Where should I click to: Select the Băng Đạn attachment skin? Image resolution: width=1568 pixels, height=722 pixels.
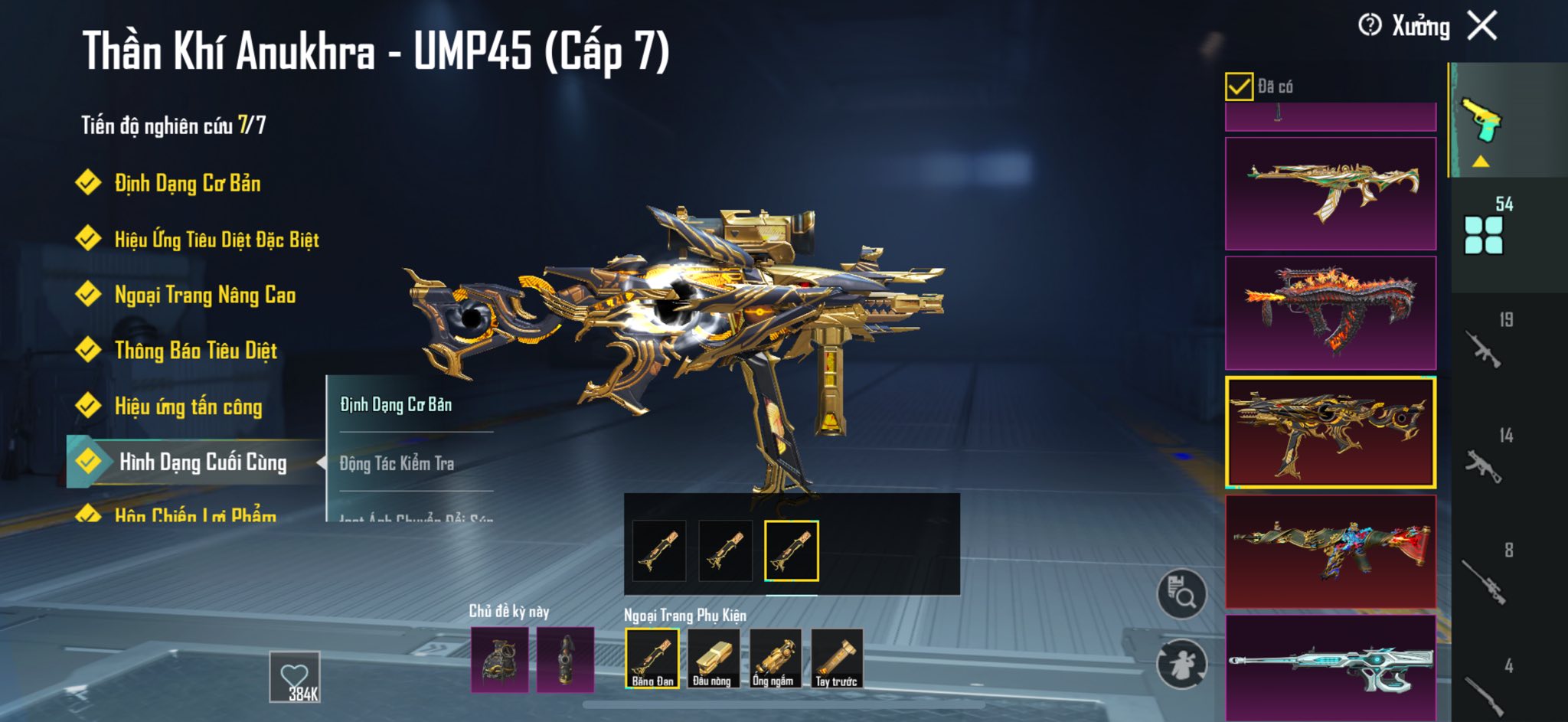[x=652, y=658]
